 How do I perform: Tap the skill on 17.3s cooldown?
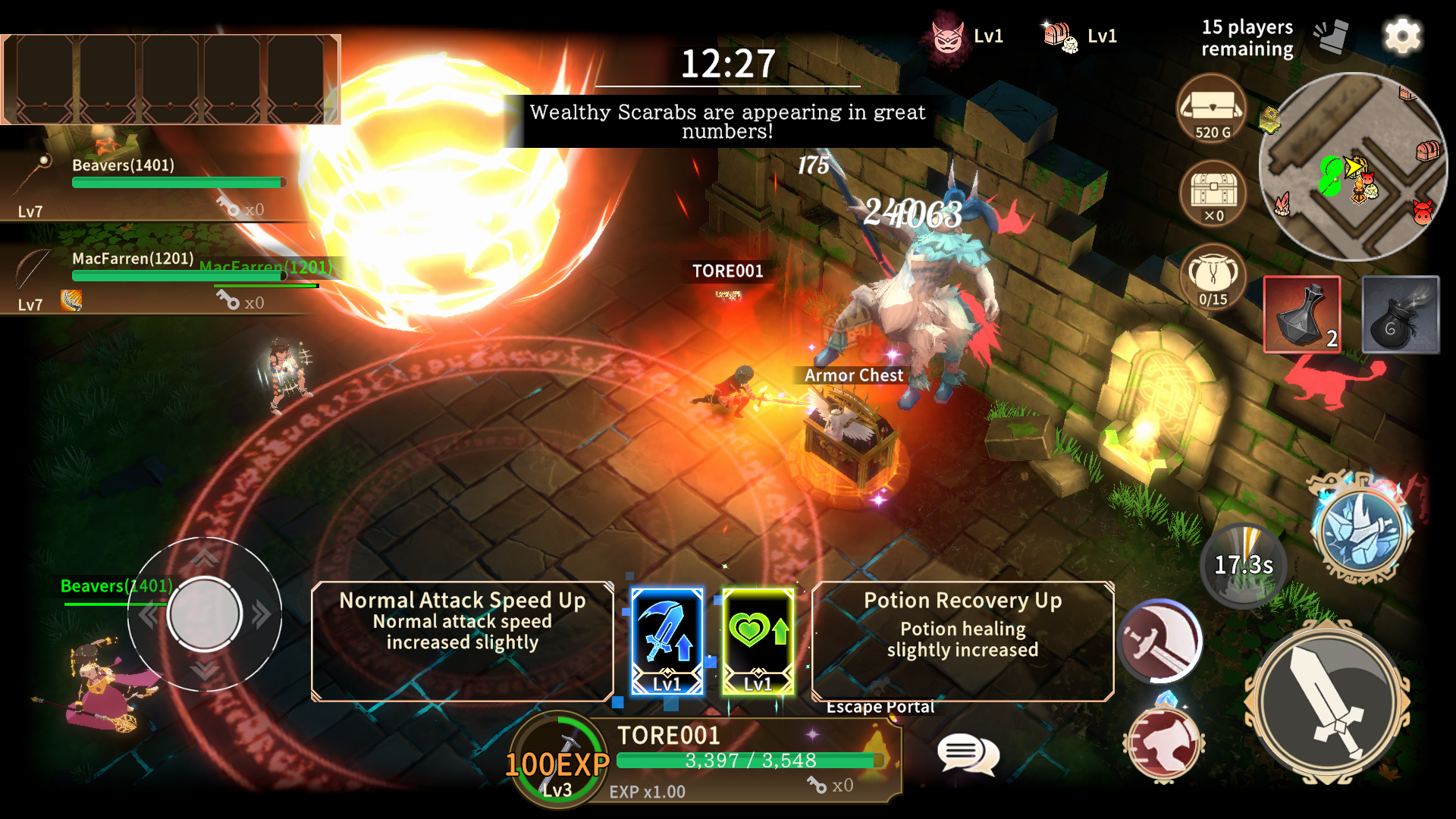(x=1244, y=566)
